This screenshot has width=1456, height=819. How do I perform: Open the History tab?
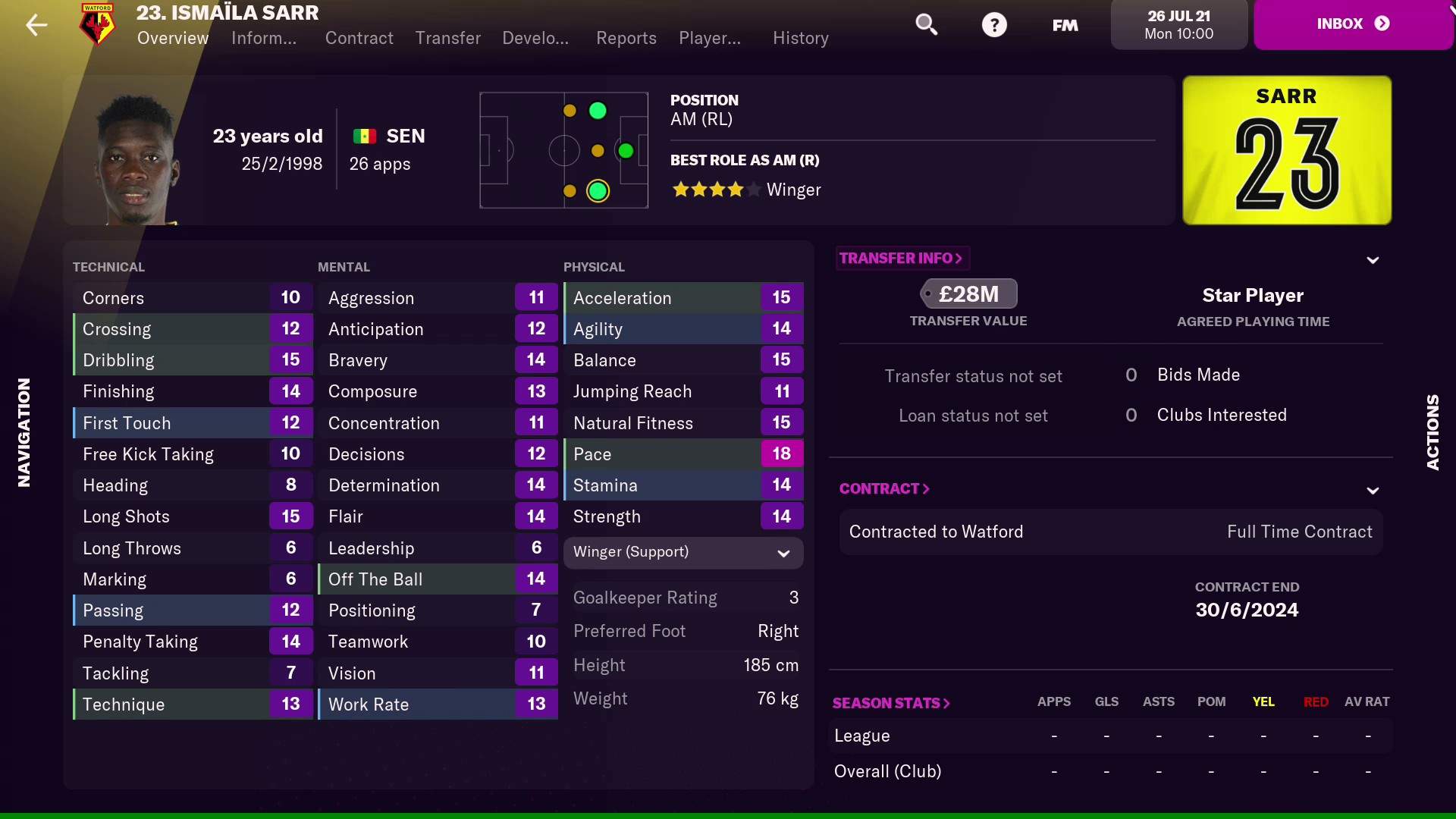tap(801, 38)
